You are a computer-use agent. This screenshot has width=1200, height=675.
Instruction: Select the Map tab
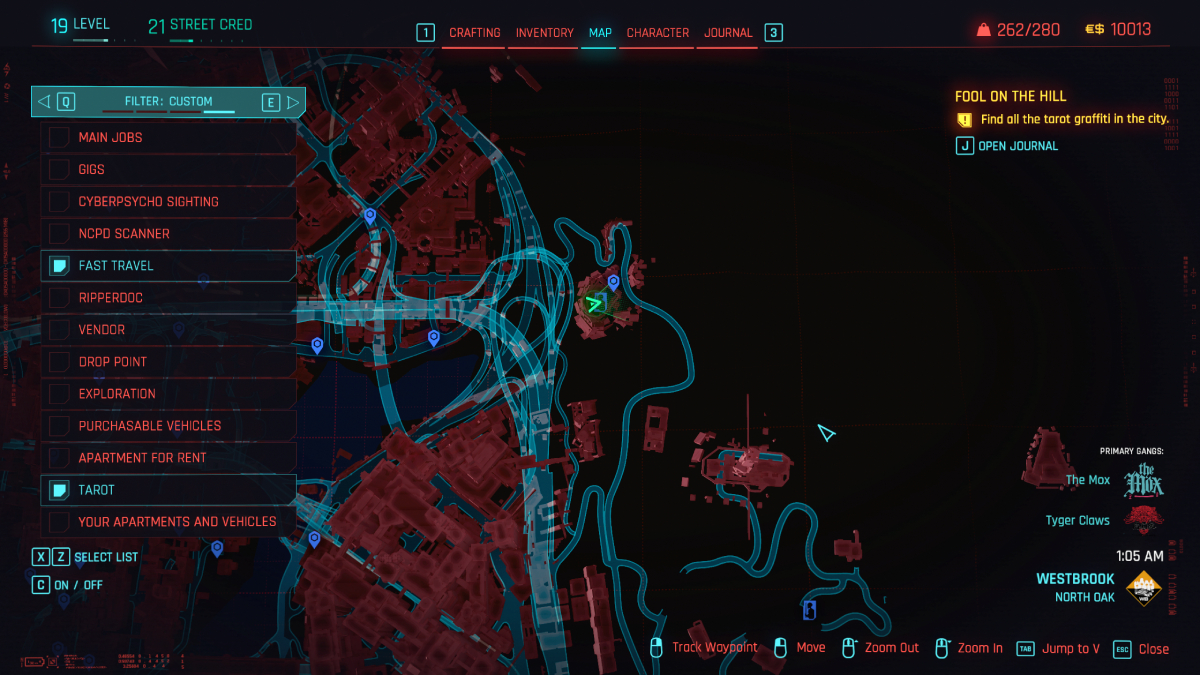(600, 33)
